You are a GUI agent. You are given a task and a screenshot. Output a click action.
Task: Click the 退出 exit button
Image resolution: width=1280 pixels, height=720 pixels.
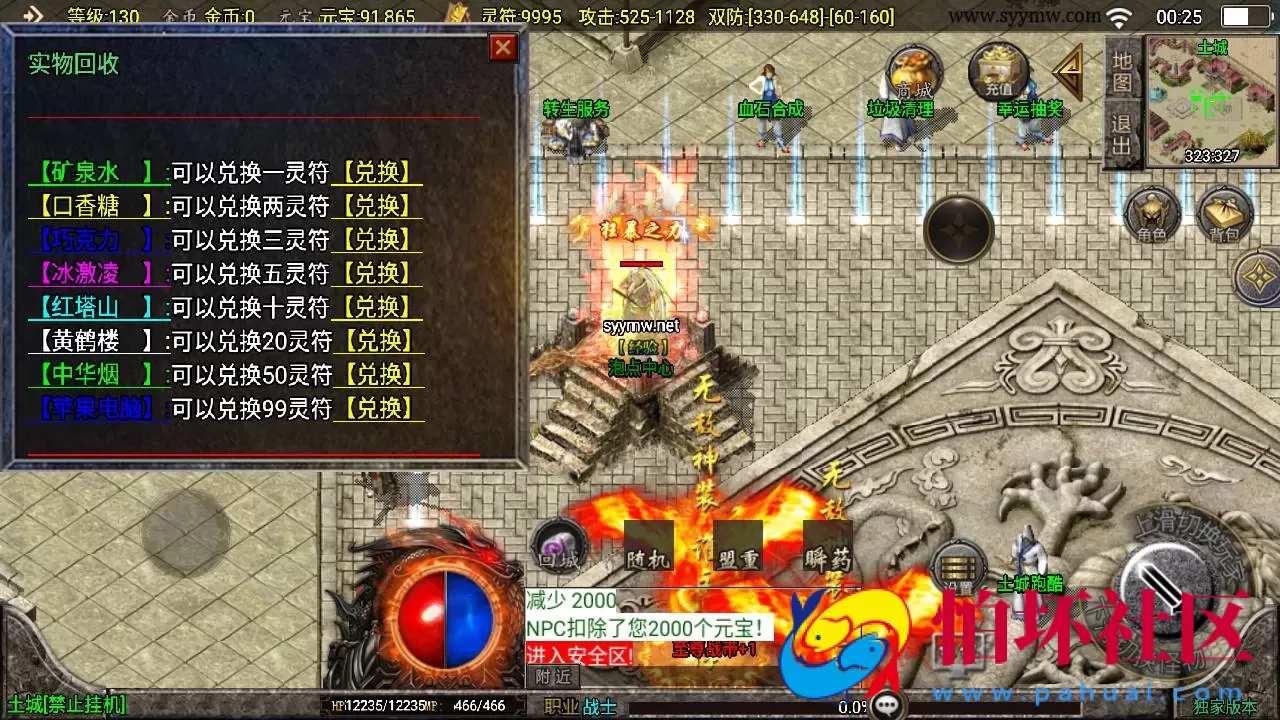click(1122, 135)
